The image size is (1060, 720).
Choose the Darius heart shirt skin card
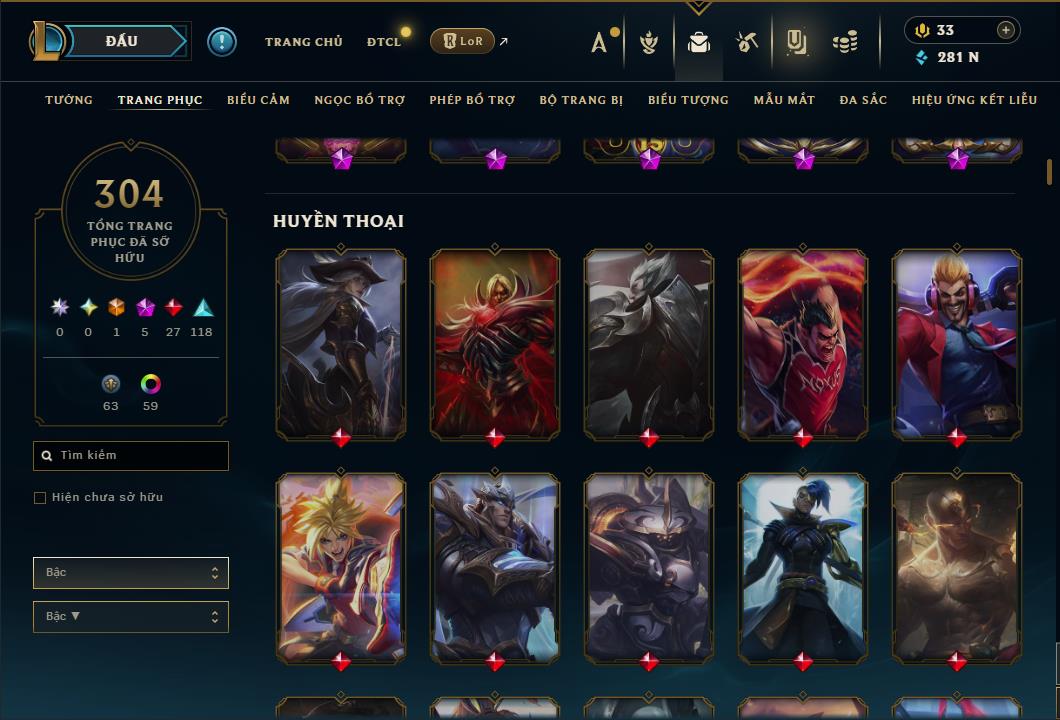click(x=803, y=342)
